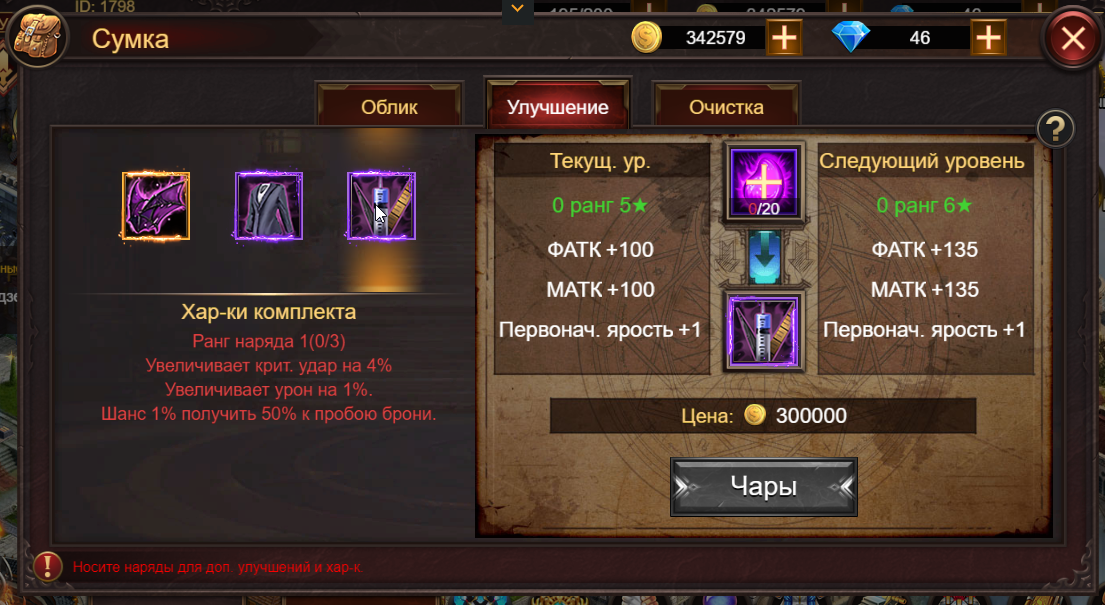Switch to the Облик tab
Viewport: 1105px width, 605px height.
(x=389, y=107)
